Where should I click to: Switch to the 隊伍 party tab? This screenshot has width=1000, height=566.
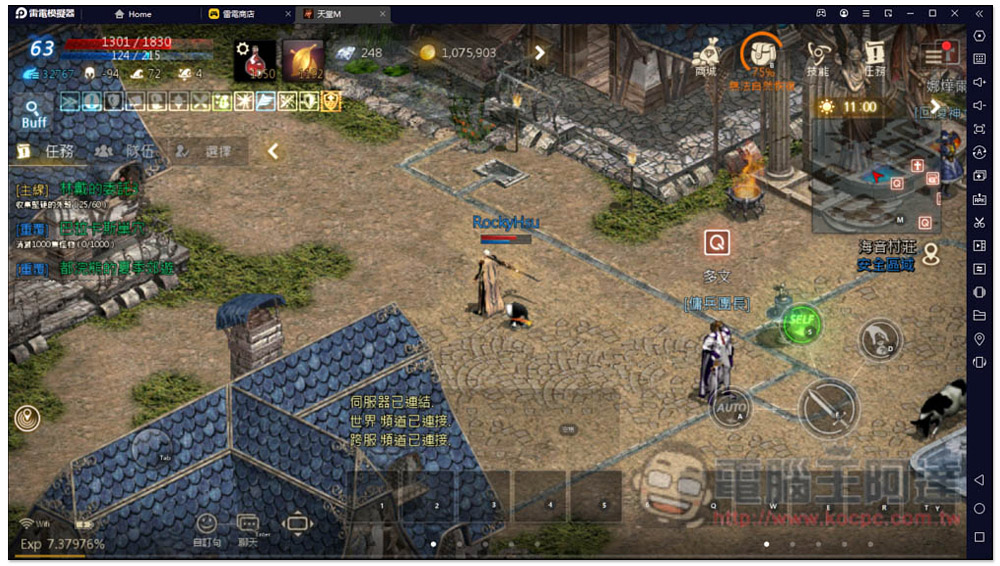(x=126, y=151)
